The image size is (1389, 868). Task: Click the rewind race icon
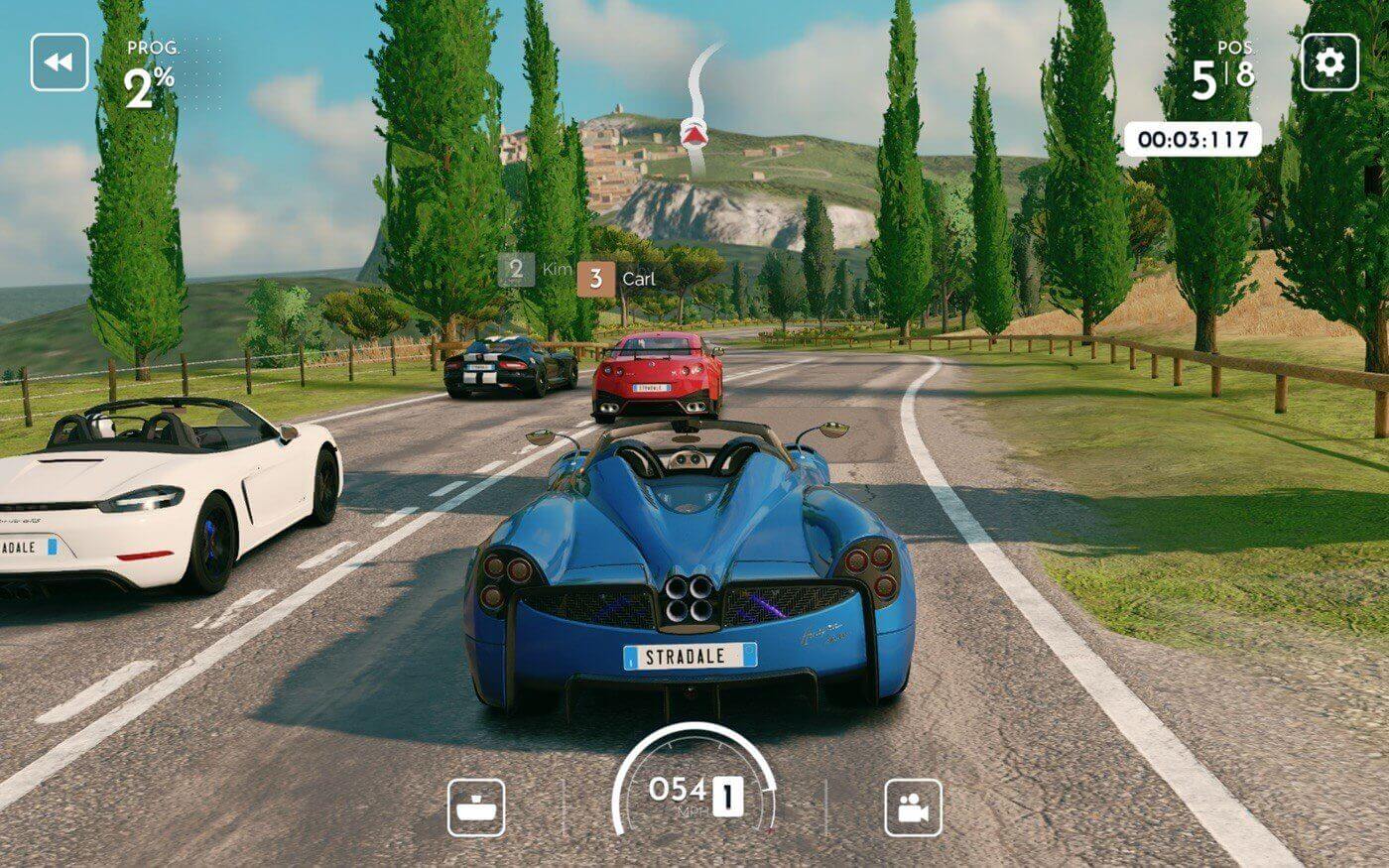click(x=59, y=62)
